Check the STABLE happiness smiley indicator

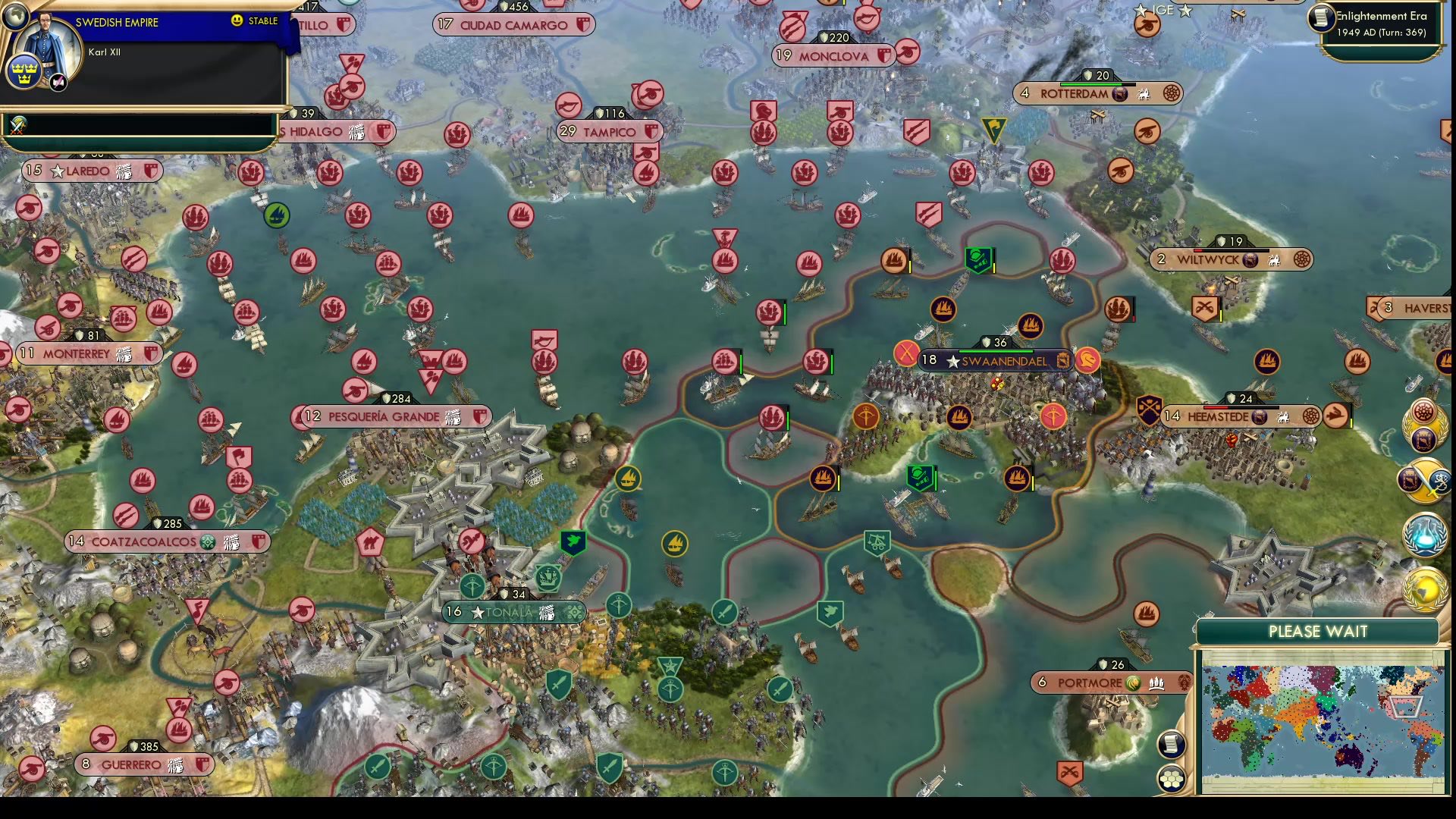click(238, 22)
